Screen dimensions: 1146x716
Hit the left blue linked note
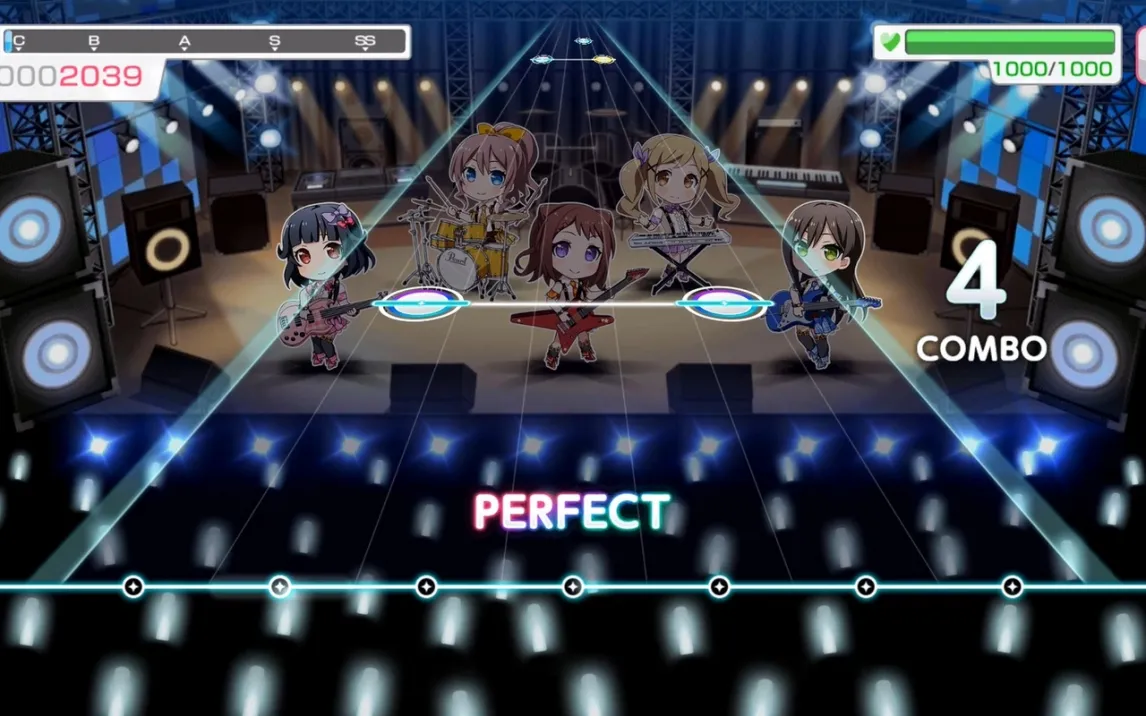click(x=422, y=302)
